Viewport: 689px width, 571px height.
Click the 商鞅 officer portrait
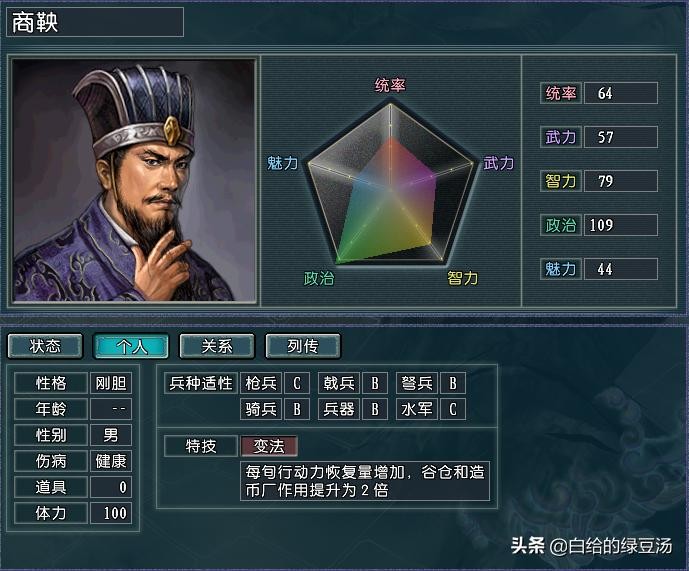click(134, 181)
